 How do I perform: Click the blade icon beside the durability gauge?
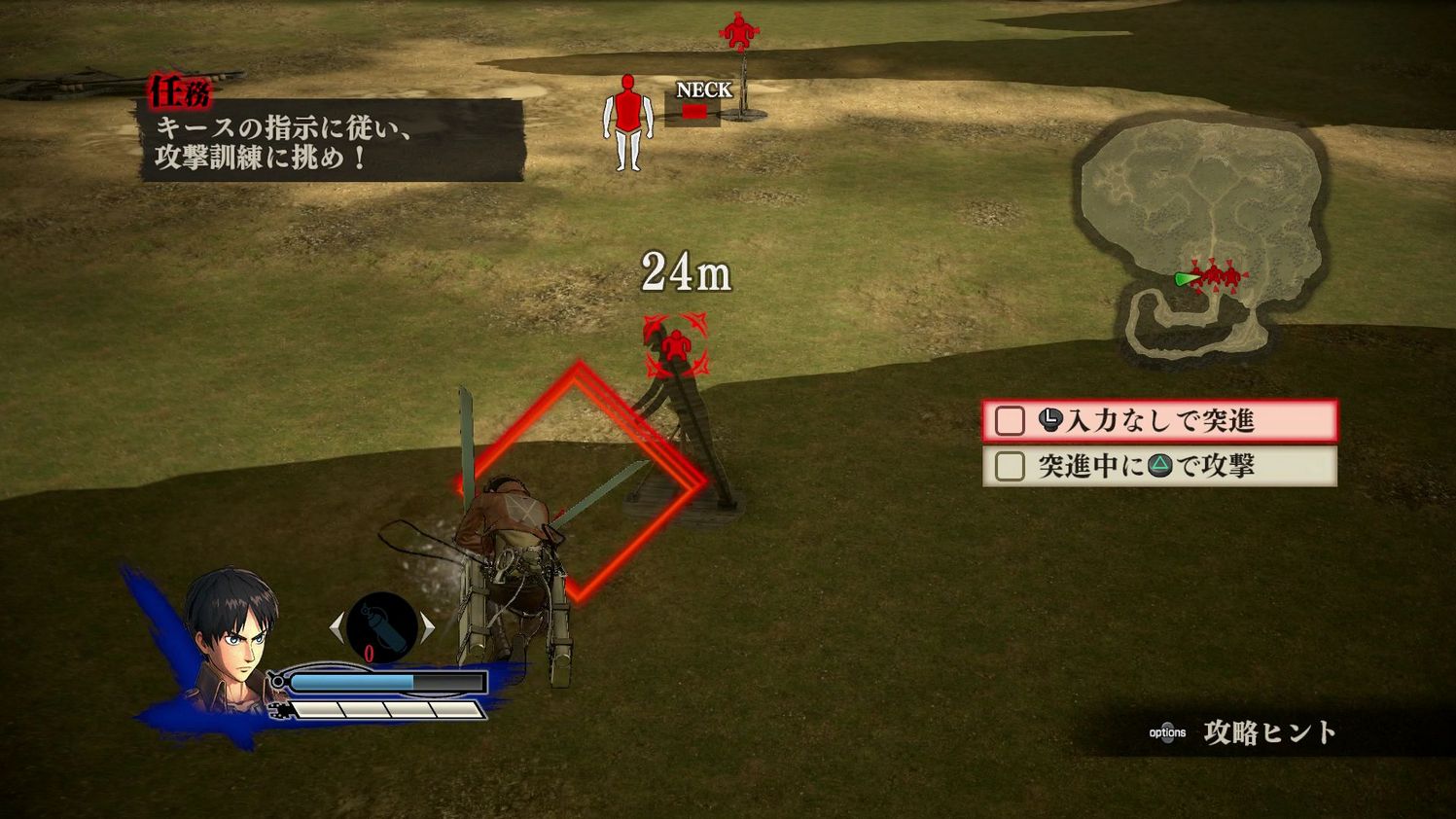[x=279, y=709]
